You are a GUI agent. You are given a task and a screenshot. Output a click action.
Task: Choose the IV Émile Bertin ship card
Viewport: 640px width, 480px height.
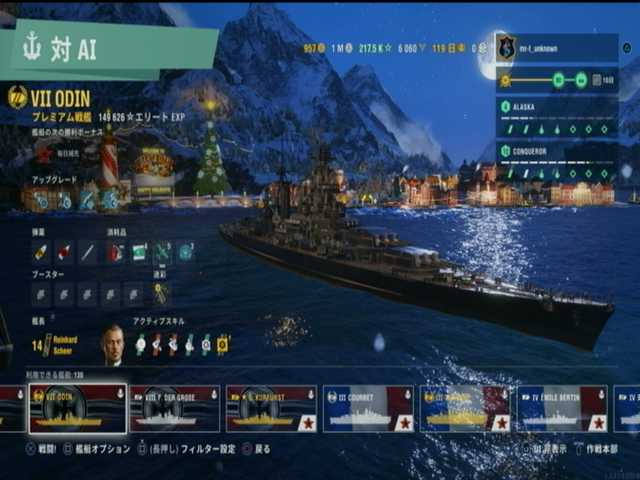click(x=560, y=408)
